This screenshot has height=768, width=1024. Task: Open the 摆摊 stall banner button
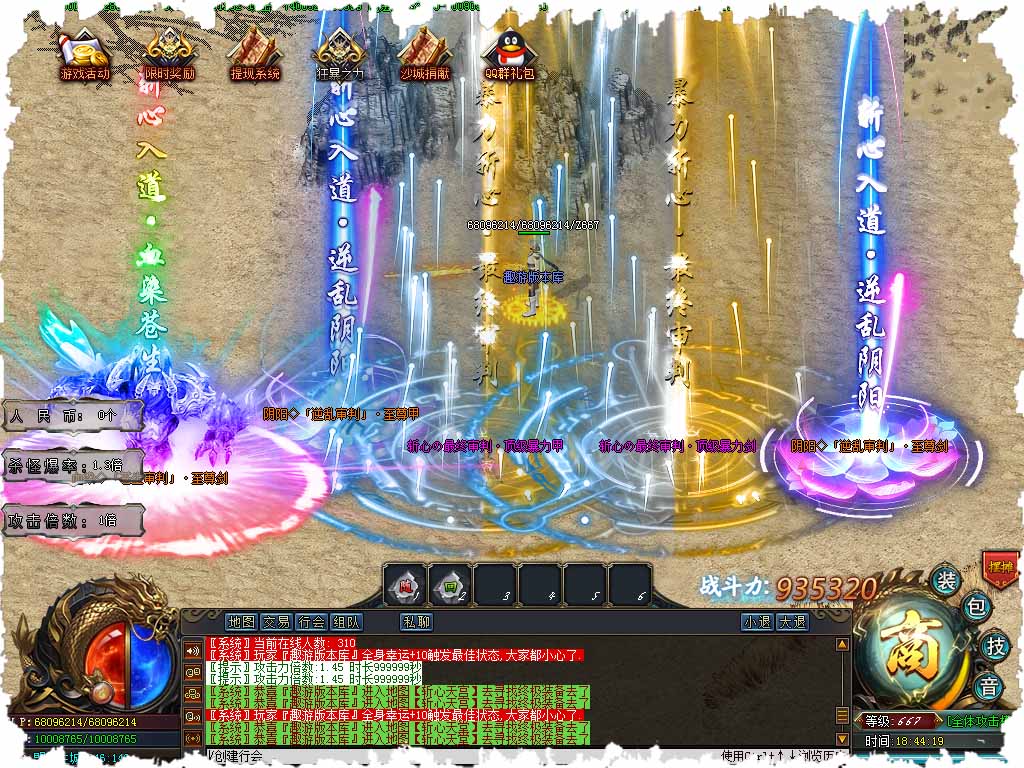(x=999, y=566)
